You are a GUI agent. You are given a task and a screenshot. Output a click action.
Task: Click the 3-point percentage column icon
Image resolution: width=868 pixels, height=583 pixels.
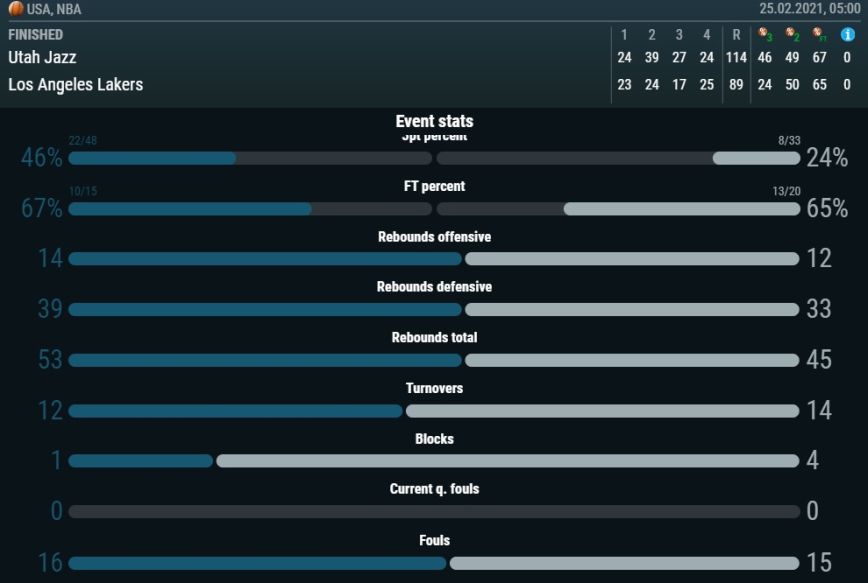click(765, 34)
